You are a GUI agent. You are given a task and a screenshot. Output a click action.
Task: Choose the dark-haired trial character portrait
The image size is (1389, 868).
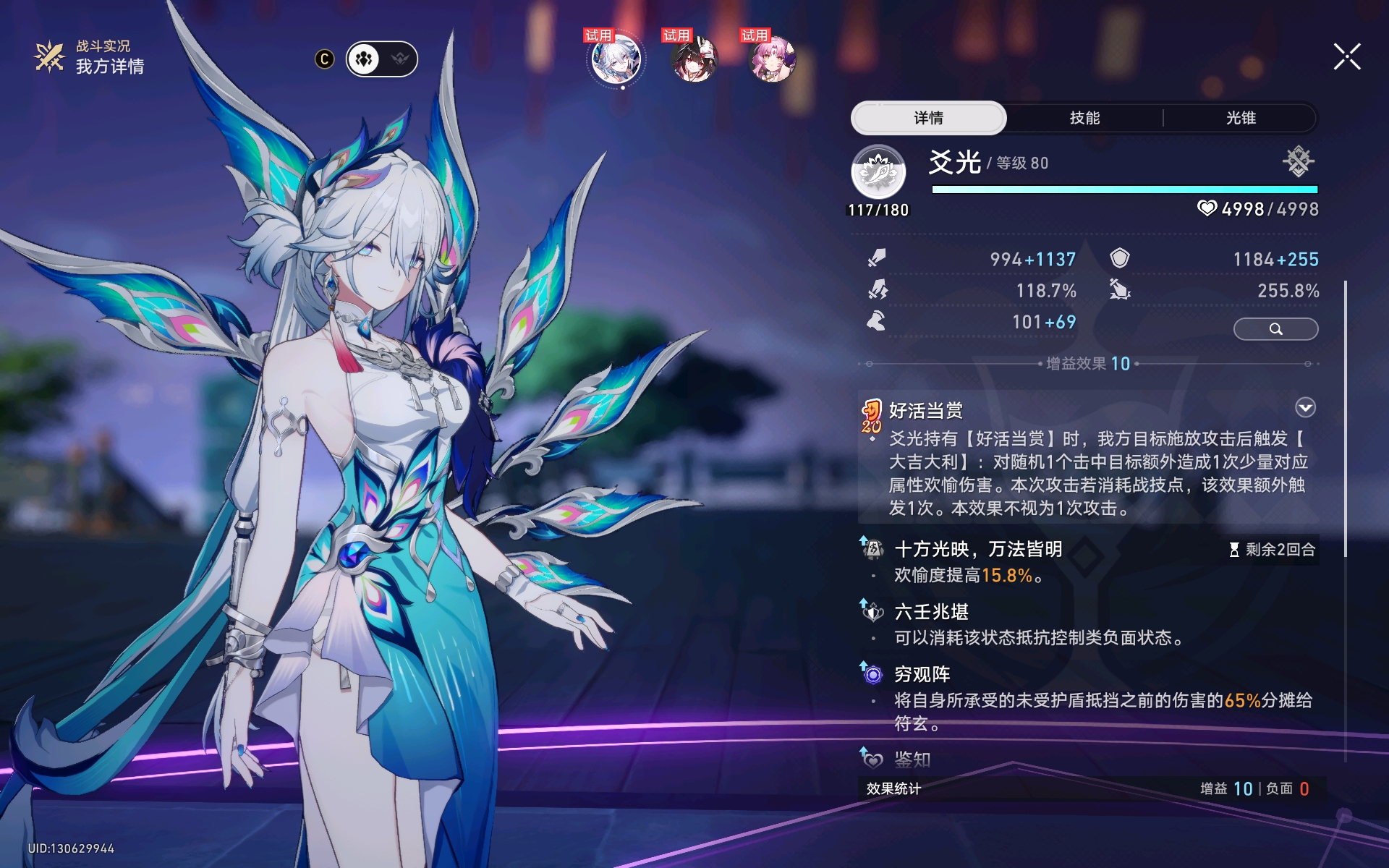(x=694, y=59)
